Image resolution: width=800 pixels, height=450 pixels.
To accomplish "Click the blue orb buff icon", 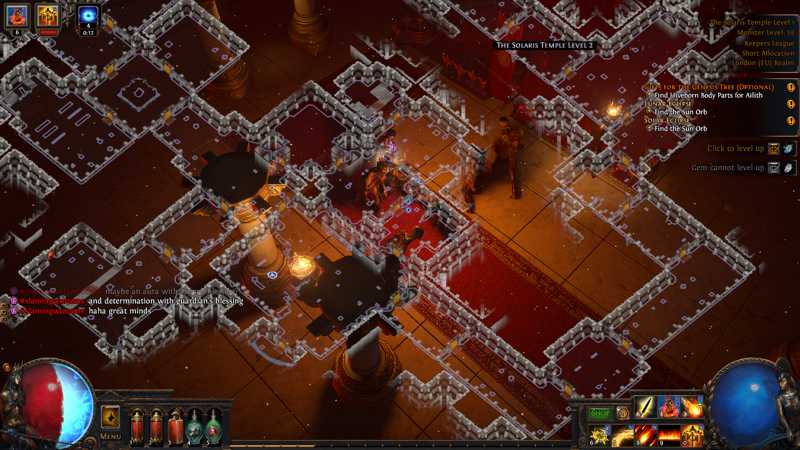I will [x=88, y=15].
